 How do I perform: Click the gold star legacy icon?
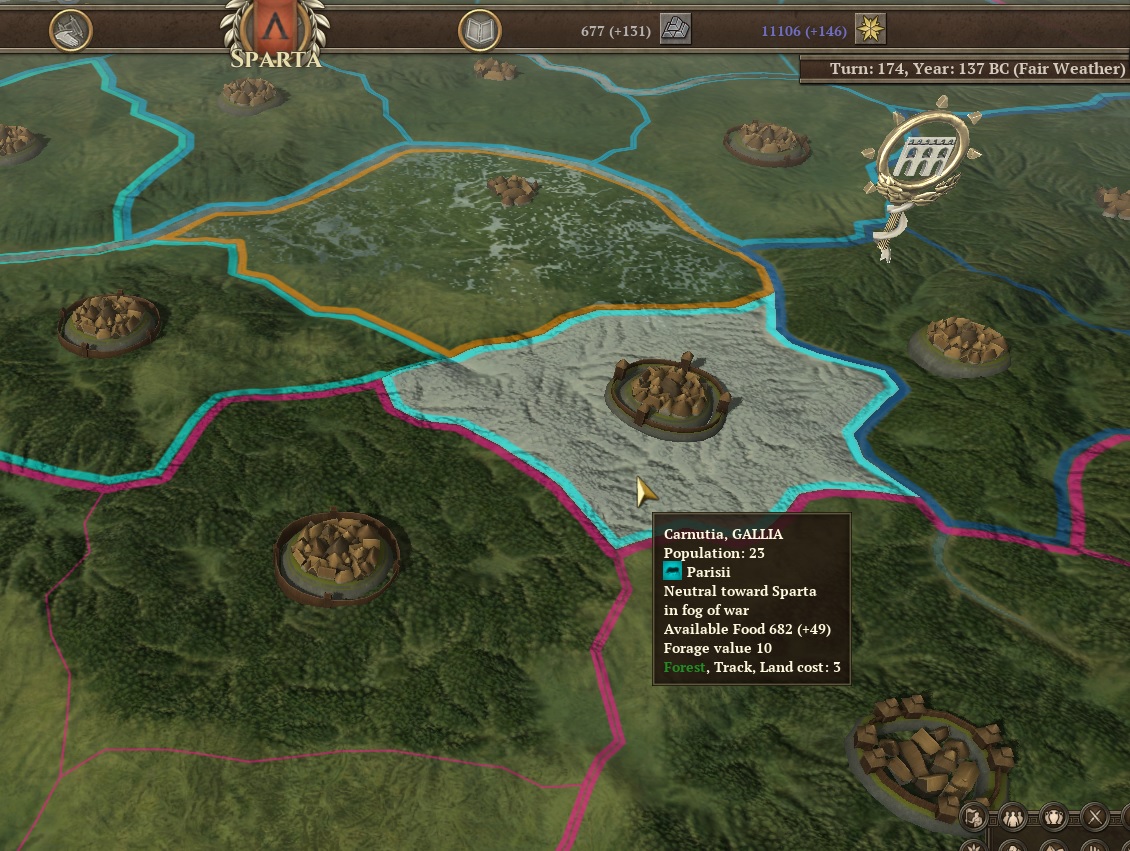coord(871,30)
